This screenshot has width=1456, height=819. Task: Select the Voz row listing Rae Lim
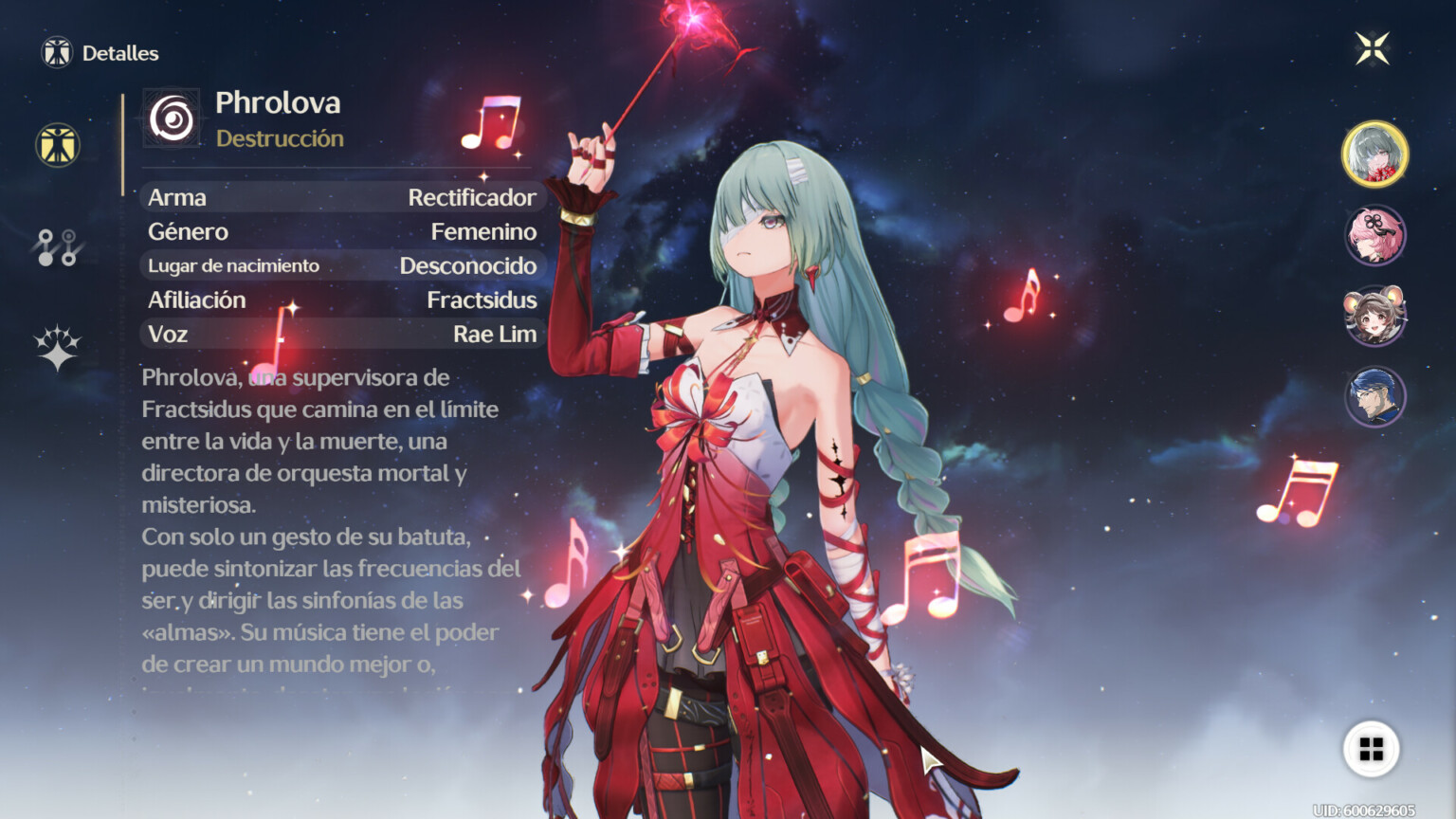(339, 334)
